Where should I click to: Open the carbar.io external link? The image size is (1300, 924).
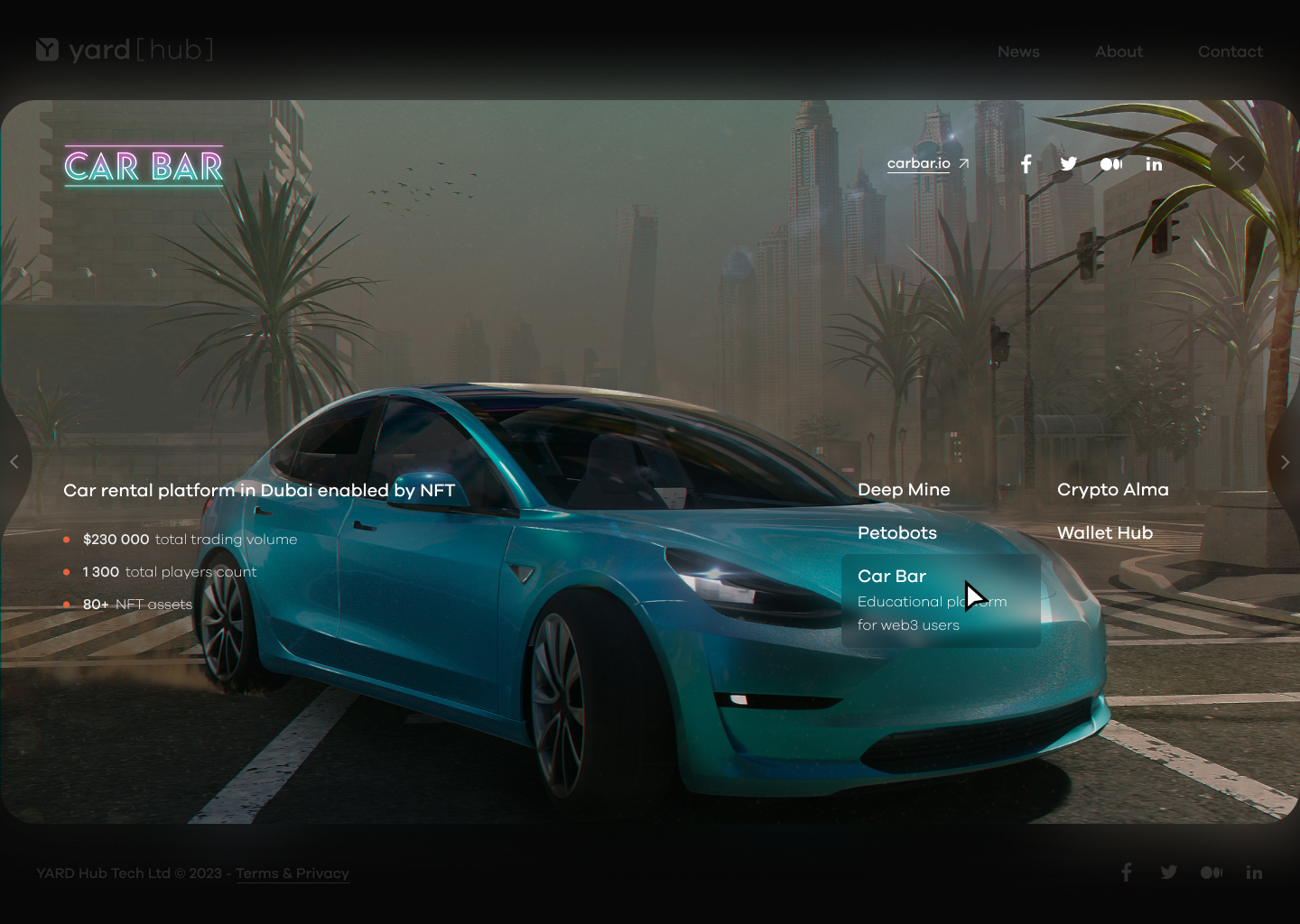pyautogui.click(x=927, y=163)
